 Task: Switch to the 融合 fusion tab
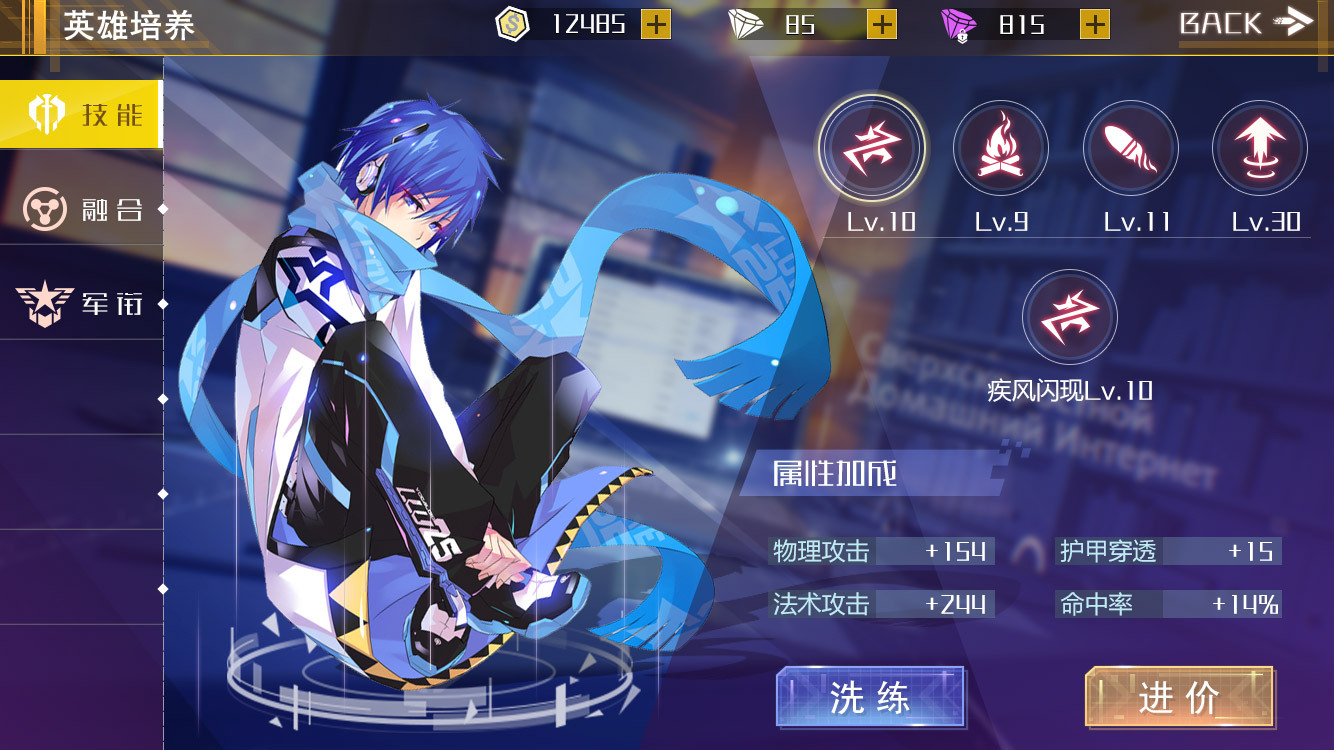coord(80,209)
